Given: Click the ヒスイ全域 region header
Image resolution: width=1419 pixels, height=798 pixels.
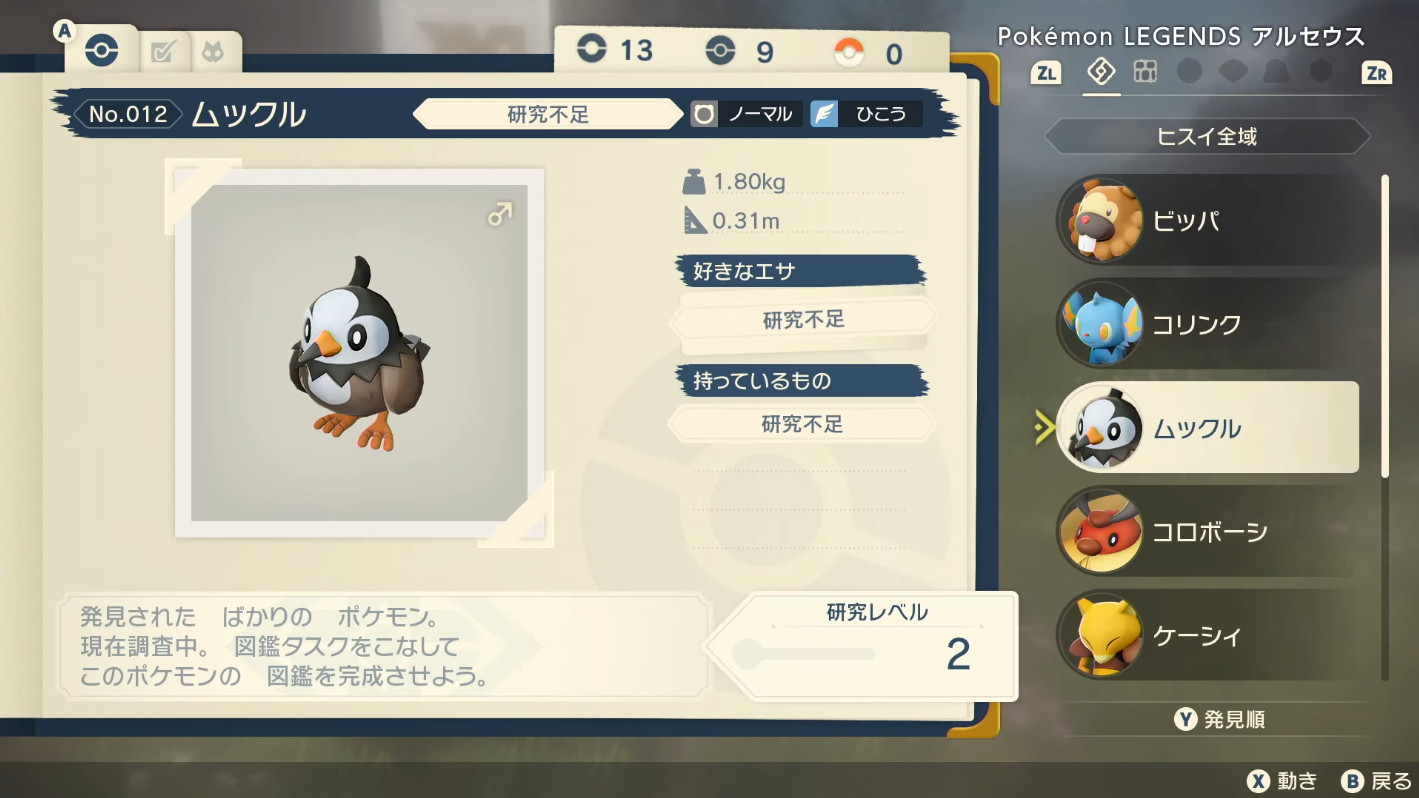Looking at the screenshot, I should [1206, 137].
